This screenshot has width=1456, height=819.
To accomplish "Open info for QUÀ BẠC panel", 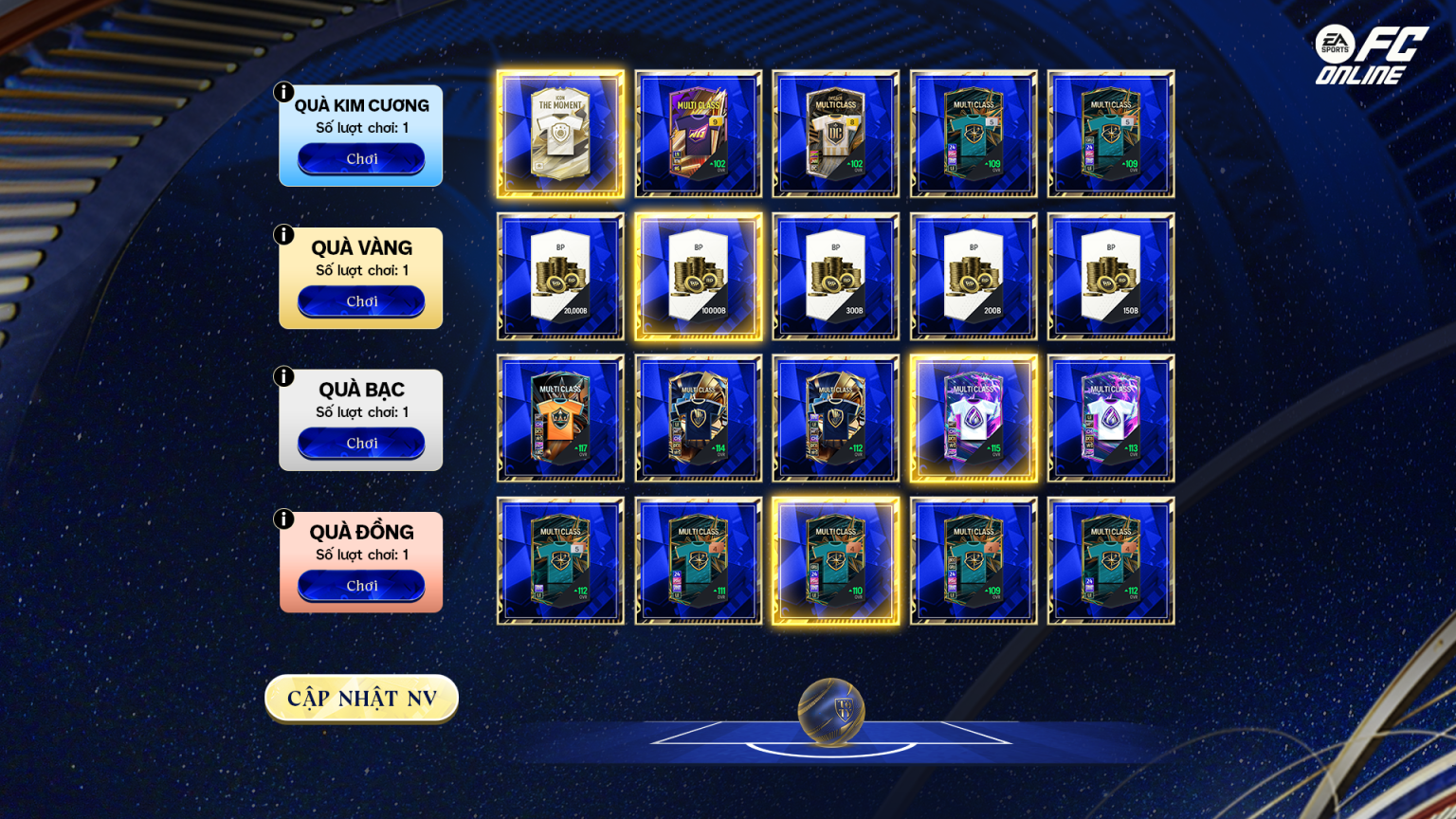I will click(282, 376).
